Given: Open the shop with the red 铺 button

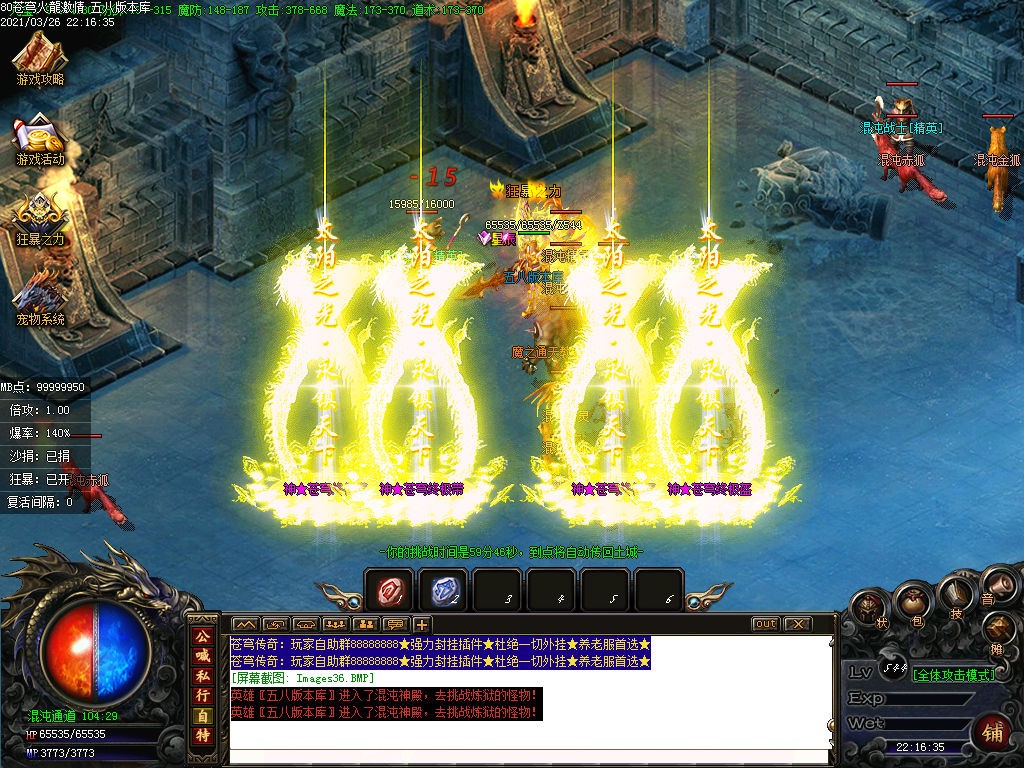Looking at the screenshot, I should click(x=992, y=731).
